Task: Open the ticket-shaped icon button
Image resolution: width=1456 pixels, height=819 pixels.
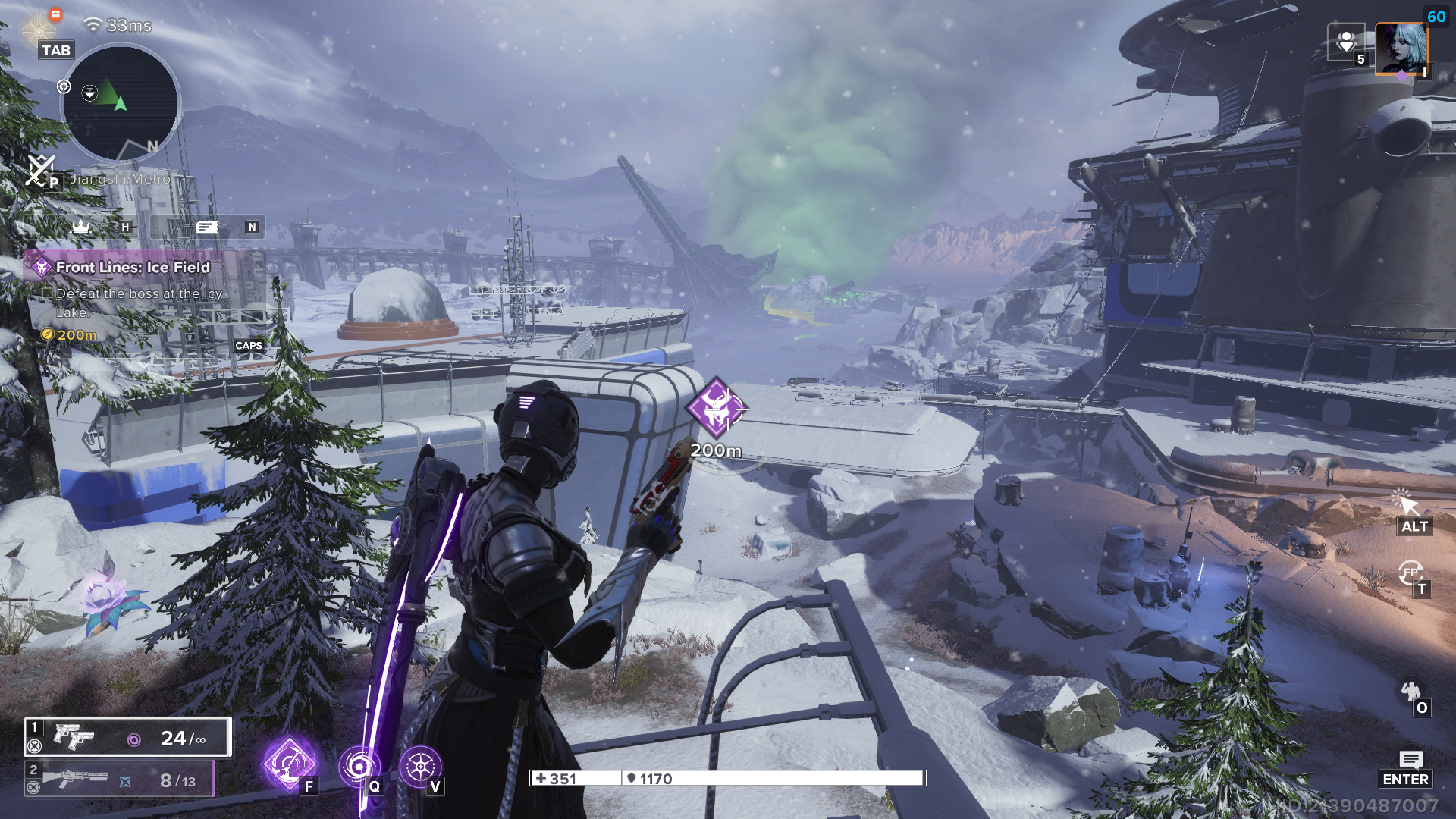Action: (x=207, y=227)
